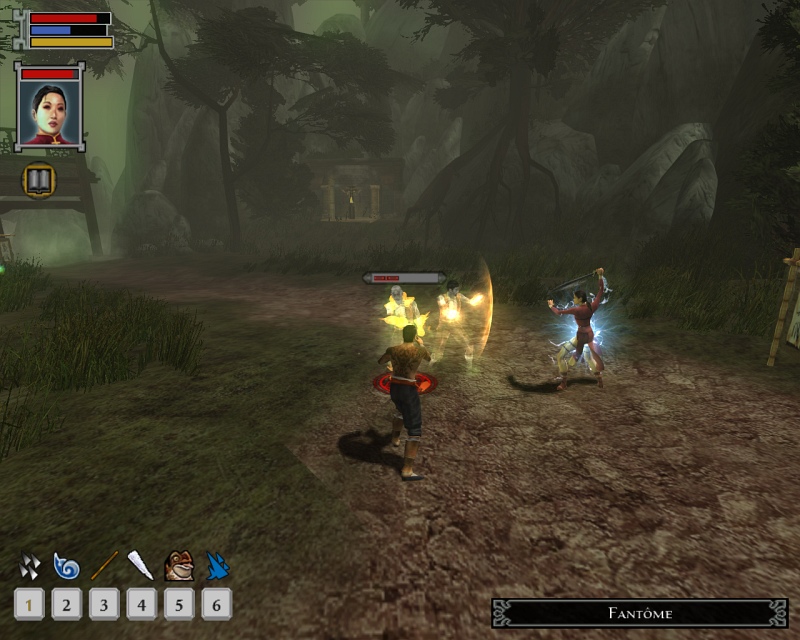Activate the blue swirl wave style
Screen dimensions: 800x640
pyautogui.click(x=66, y=567)
